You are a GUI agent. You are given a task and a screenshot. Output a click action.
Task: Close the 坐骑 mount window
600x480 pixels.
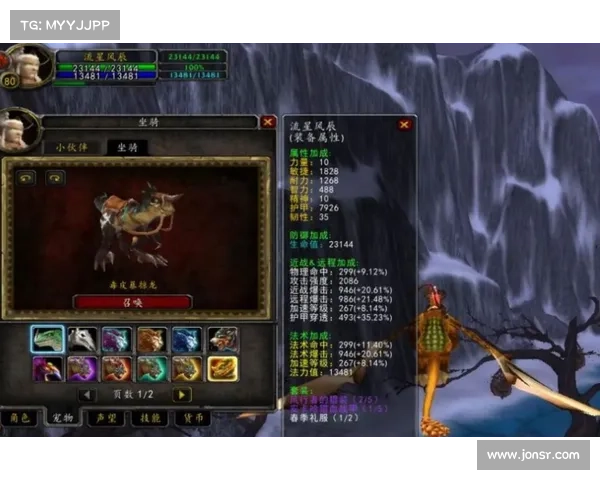[x=267, y=121]
